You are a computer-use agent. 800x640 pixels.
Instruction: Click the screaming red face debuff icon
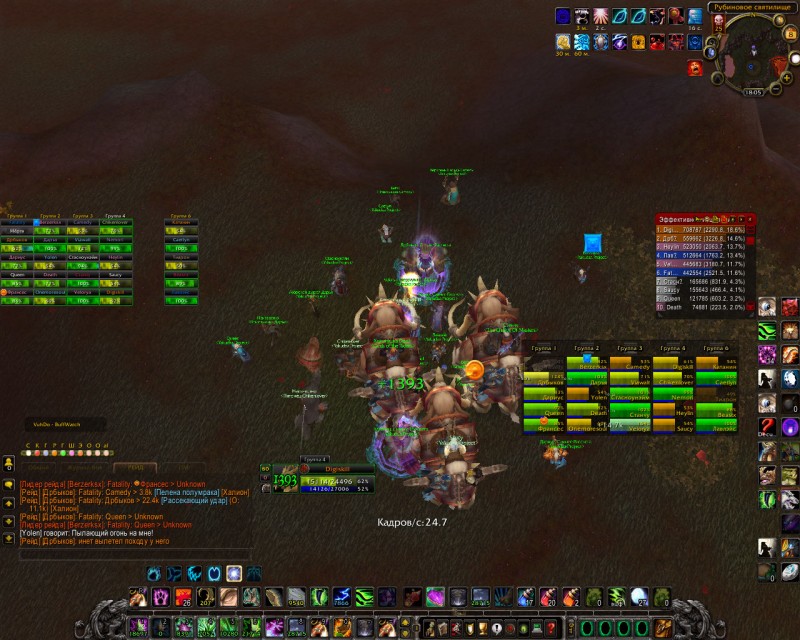[x=694, y=67]
